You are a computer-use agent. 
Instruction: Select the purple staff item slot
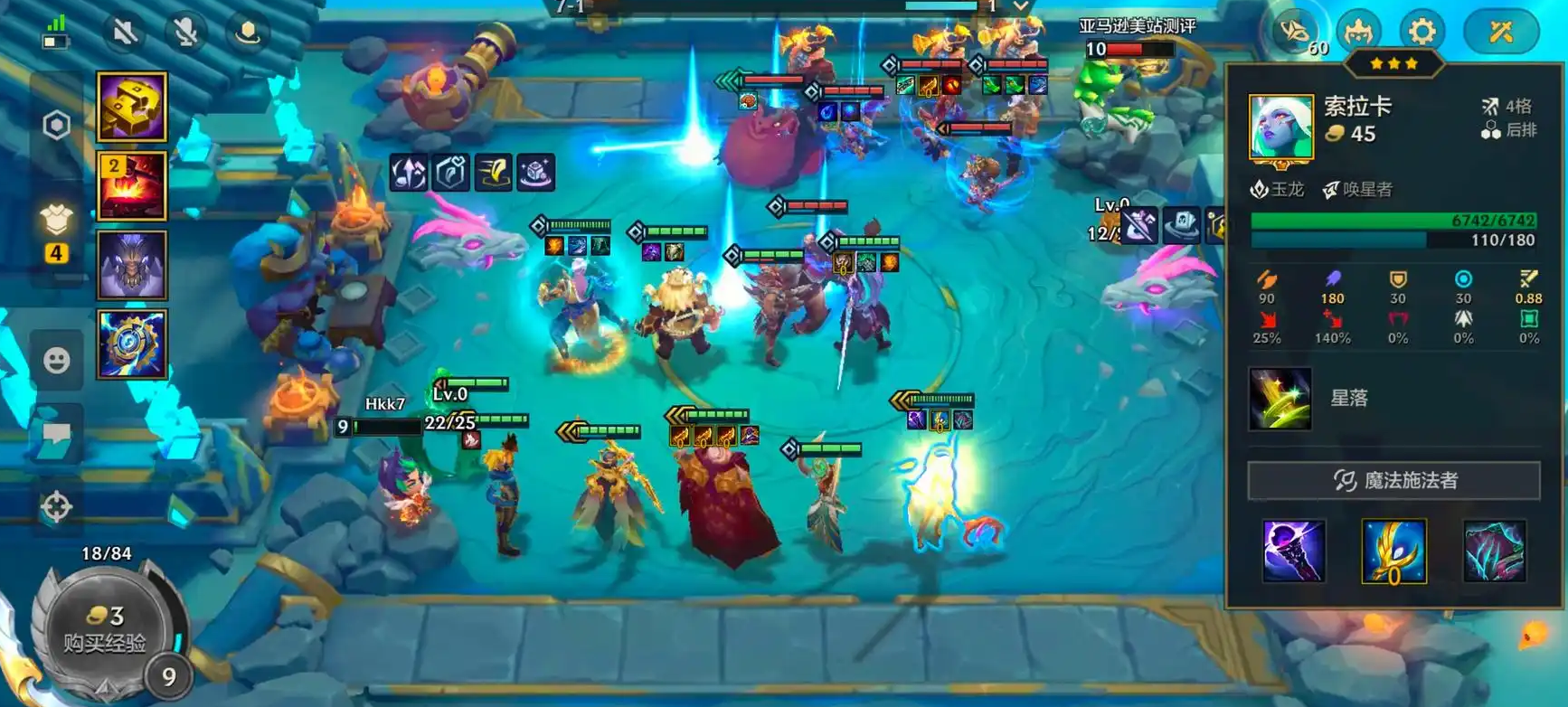coord(1294,551)
